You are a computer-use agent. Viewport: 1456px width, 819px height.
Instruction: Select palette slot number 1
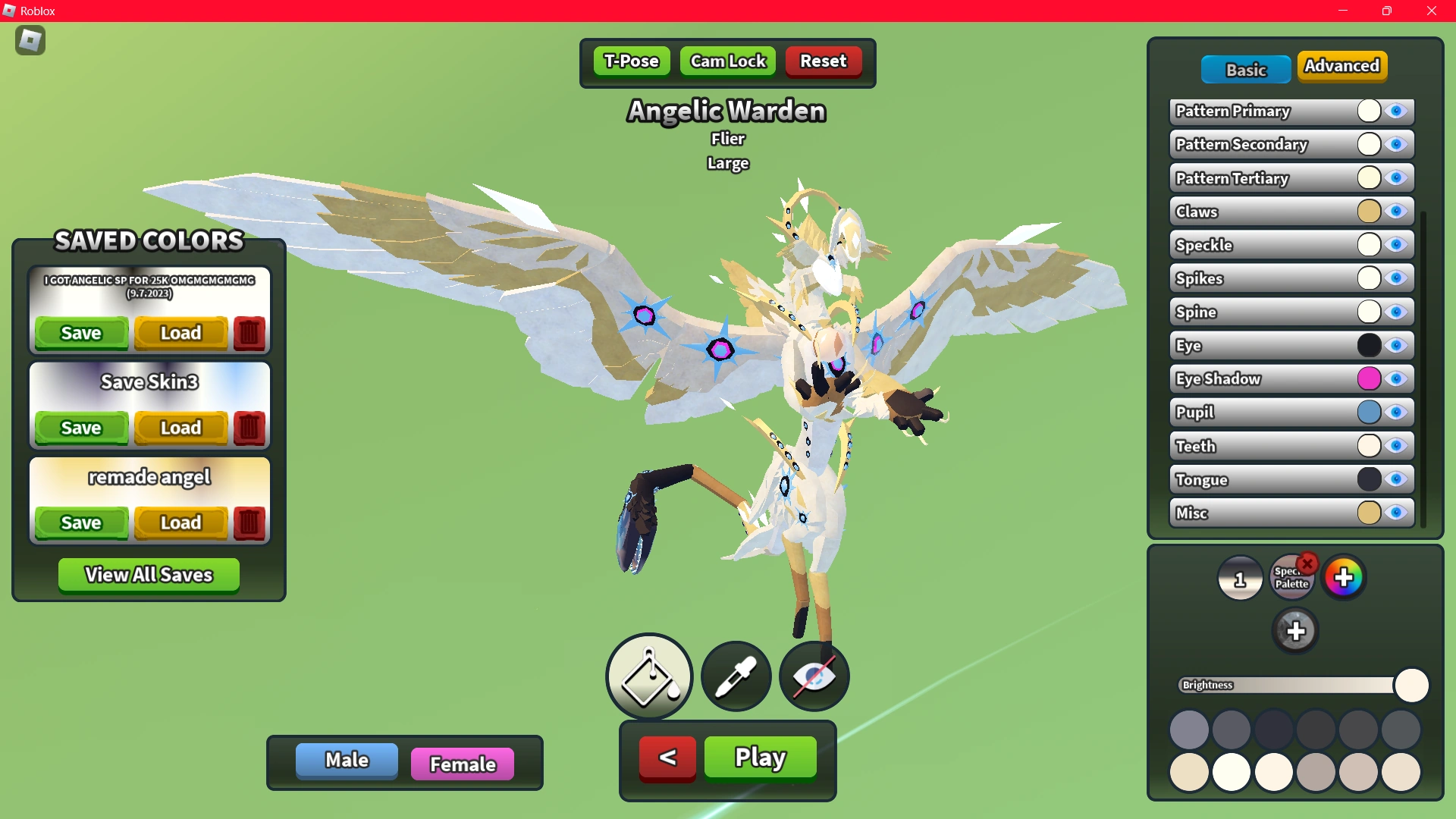[1241, 578]
